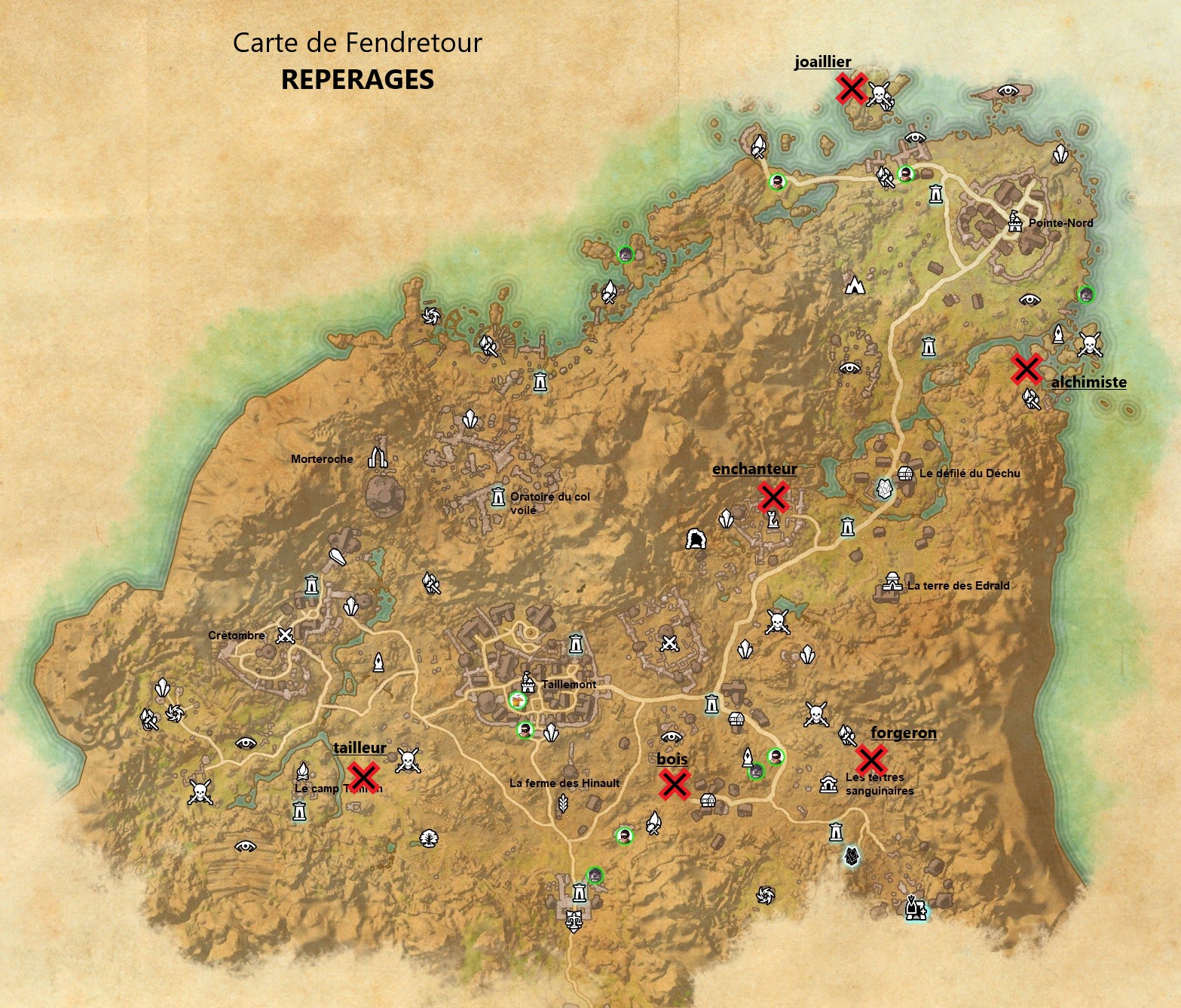Select the La terre des Edrald icon
Image resolution: width=1181 pixels, height=1008 pixels.
(893, 584)
